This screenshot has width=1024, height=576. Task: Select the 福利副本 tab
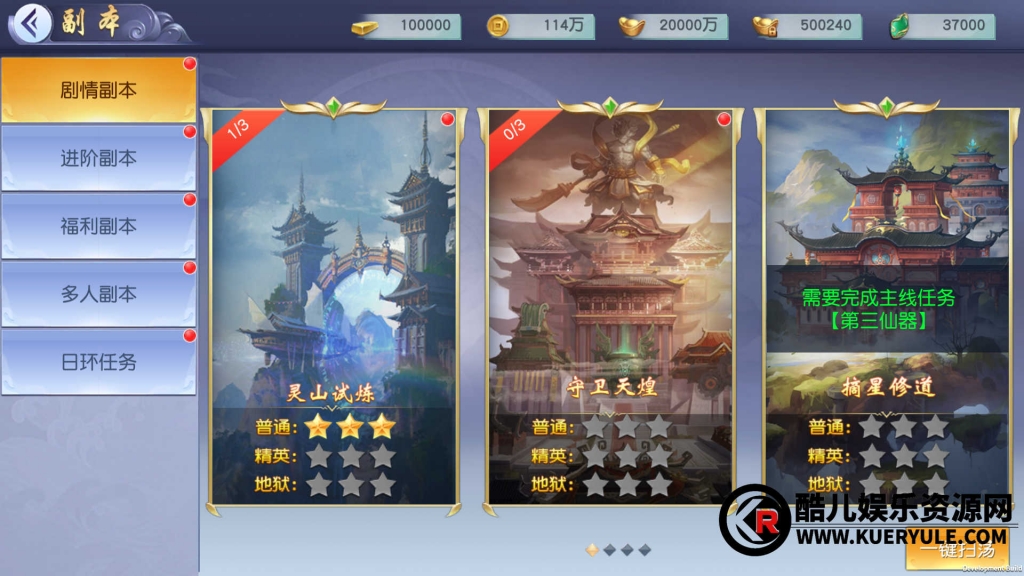click(x=98, y=226)
